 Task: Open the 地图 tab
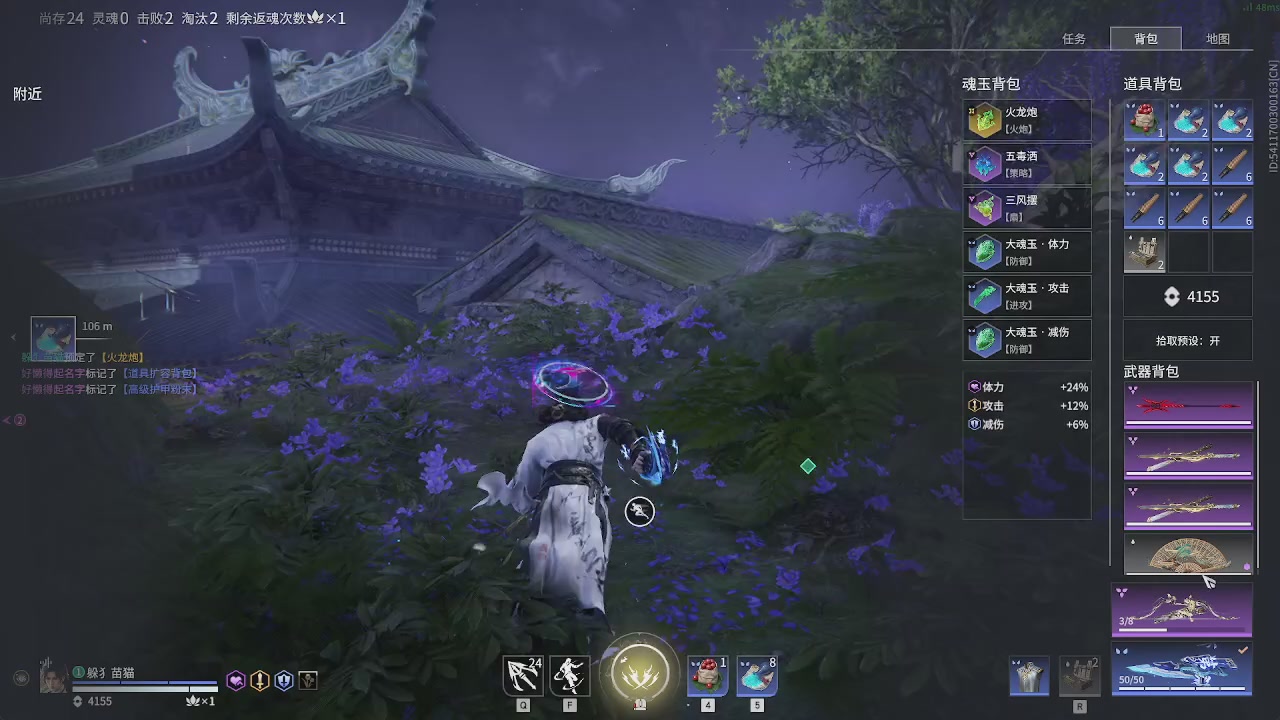click(1218, 38)
